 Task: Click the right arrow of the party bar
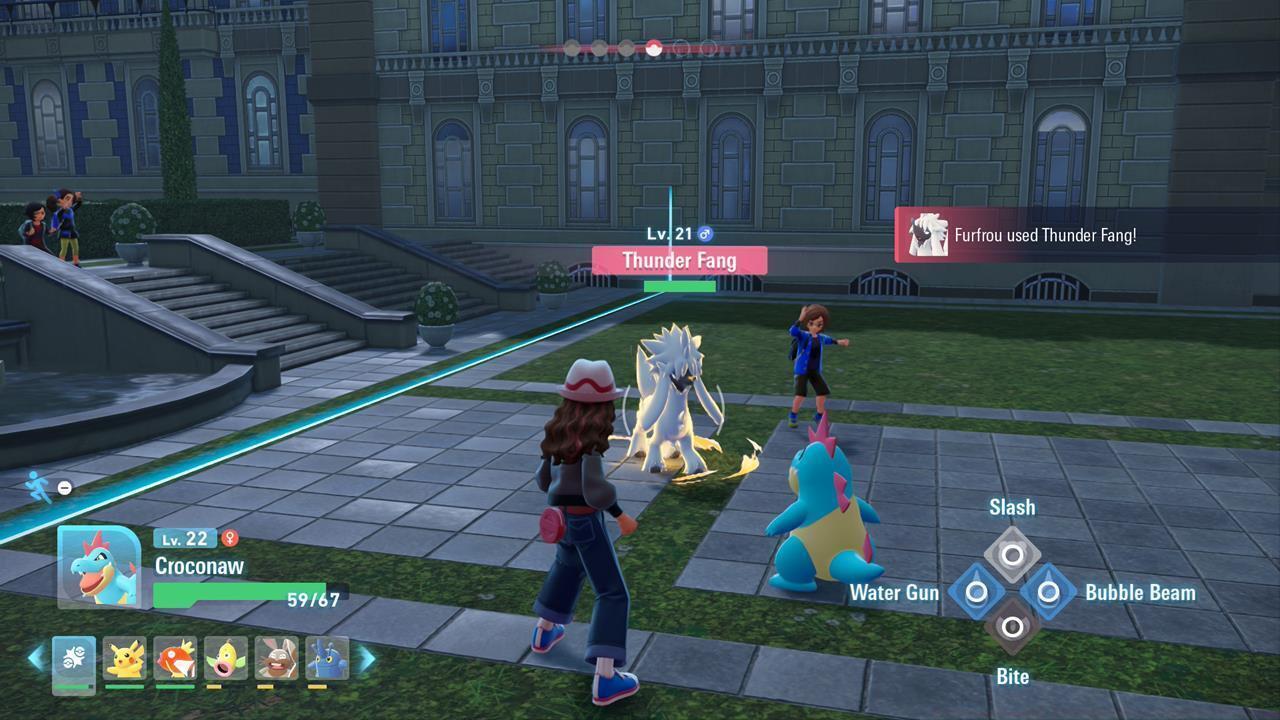click(x=366, y=658)
